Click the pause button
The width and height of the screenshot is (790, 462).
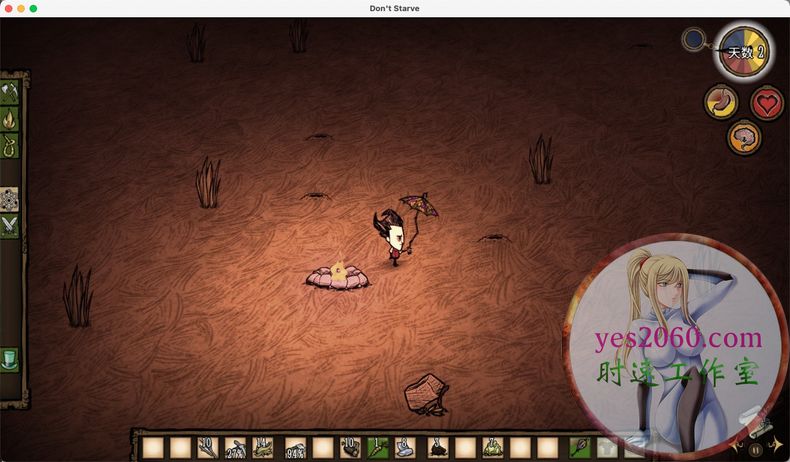[x=755, y=450]
